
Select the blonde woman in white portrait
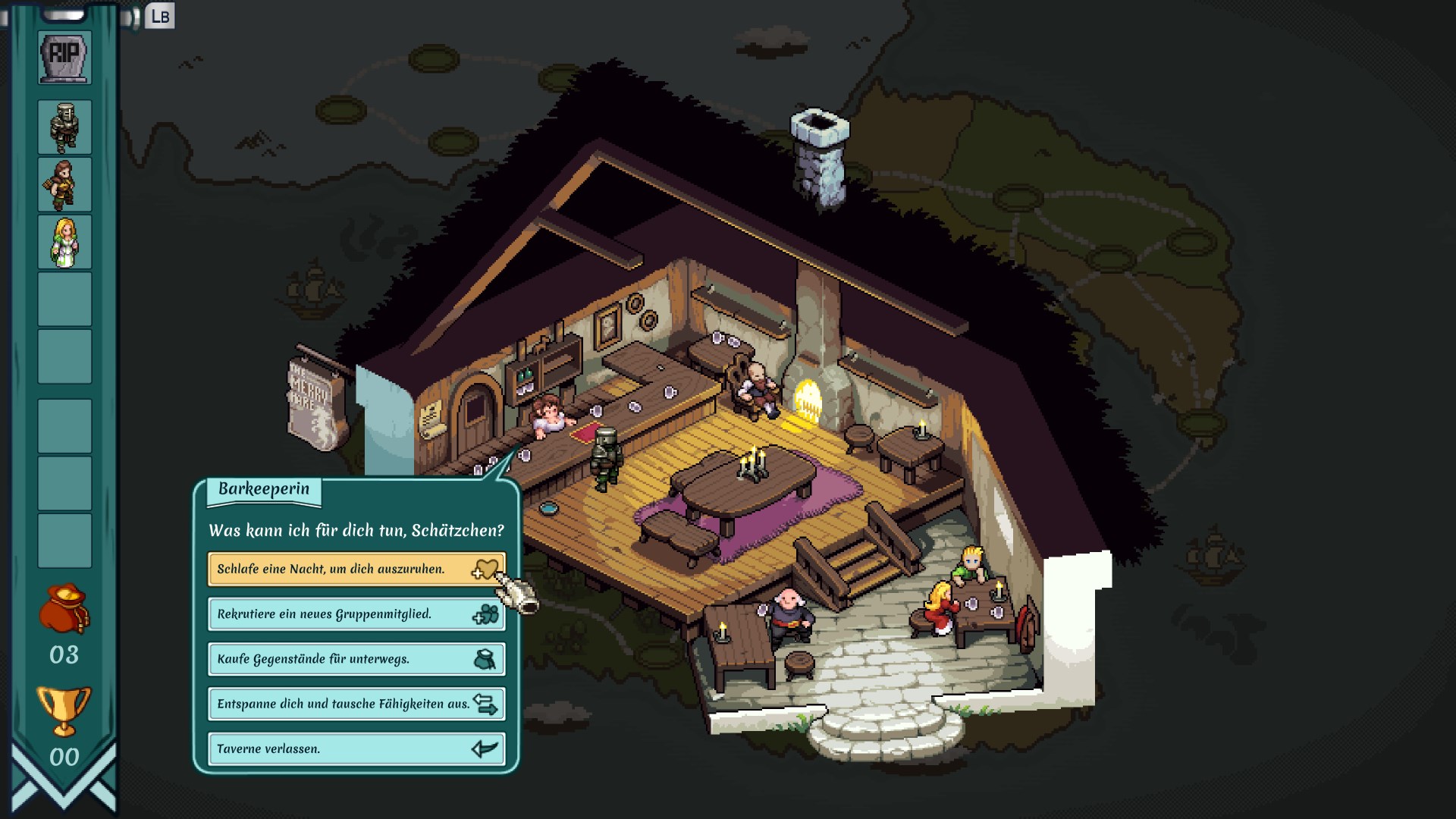coord(64,242)
